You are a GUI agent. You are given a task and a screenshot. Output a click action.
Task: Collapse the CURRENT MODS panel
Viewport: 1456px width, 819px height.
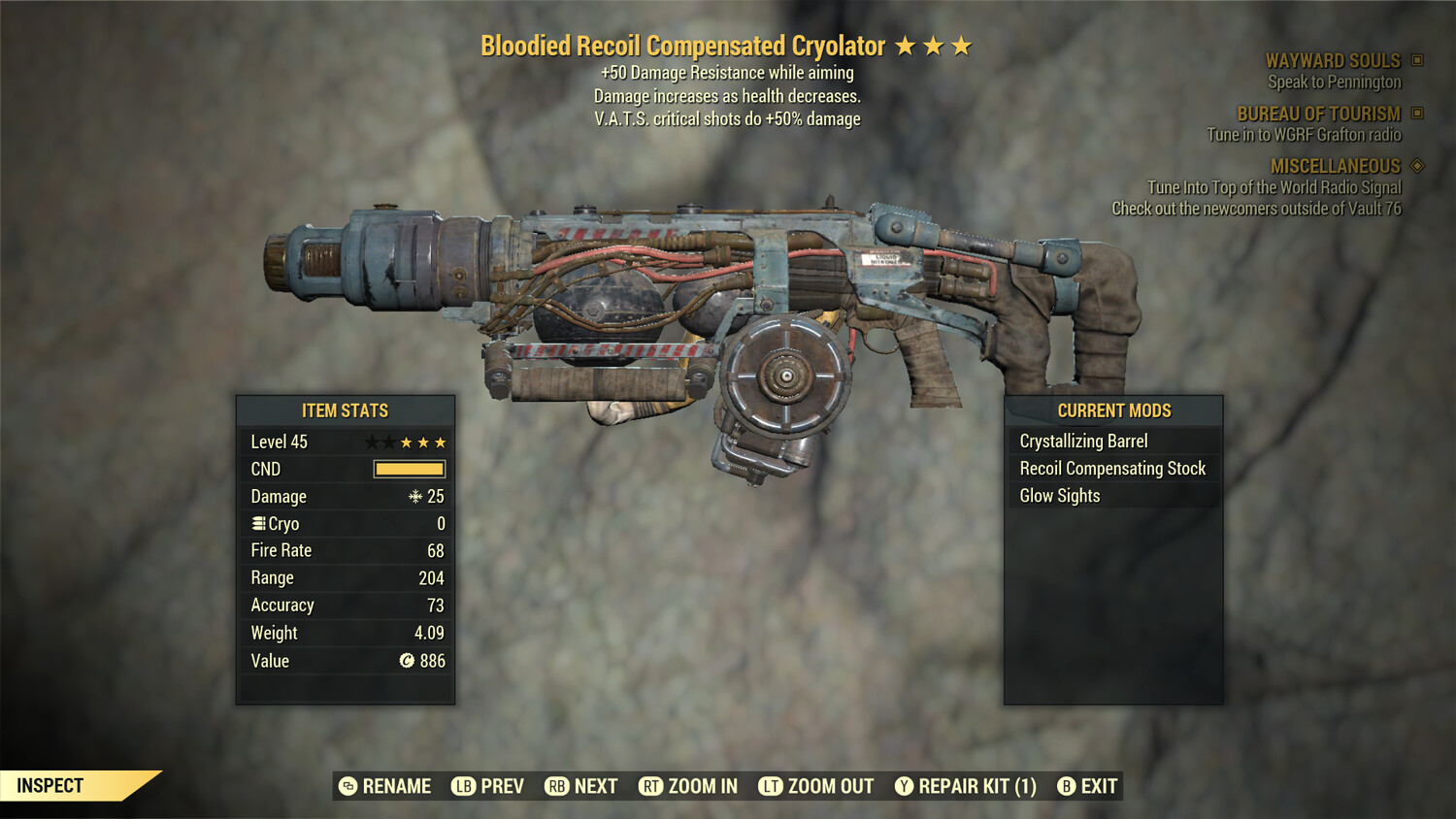tap(1113, 410)
